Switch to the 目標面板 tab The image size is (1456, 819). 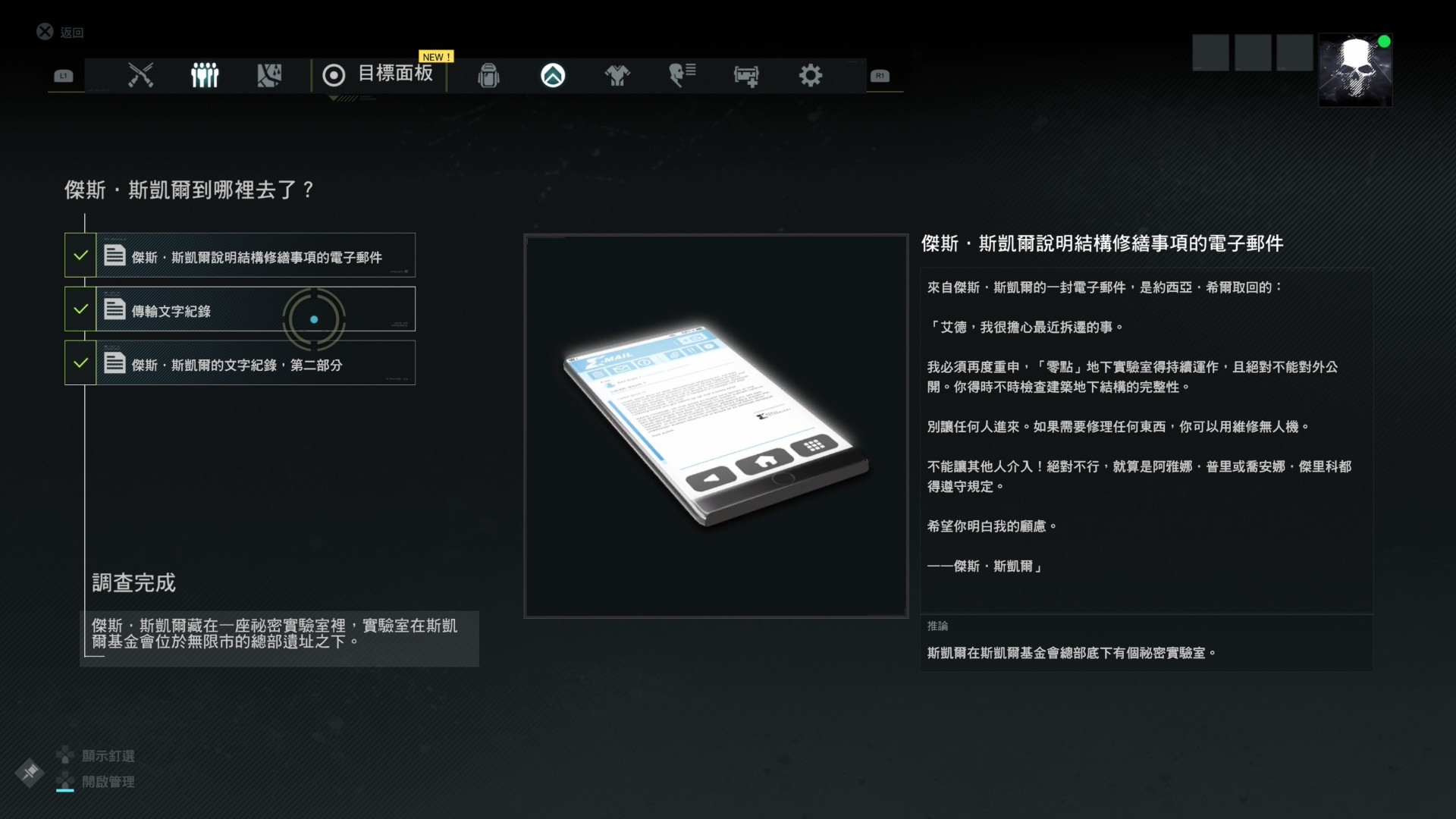click(x=396, y=76)
